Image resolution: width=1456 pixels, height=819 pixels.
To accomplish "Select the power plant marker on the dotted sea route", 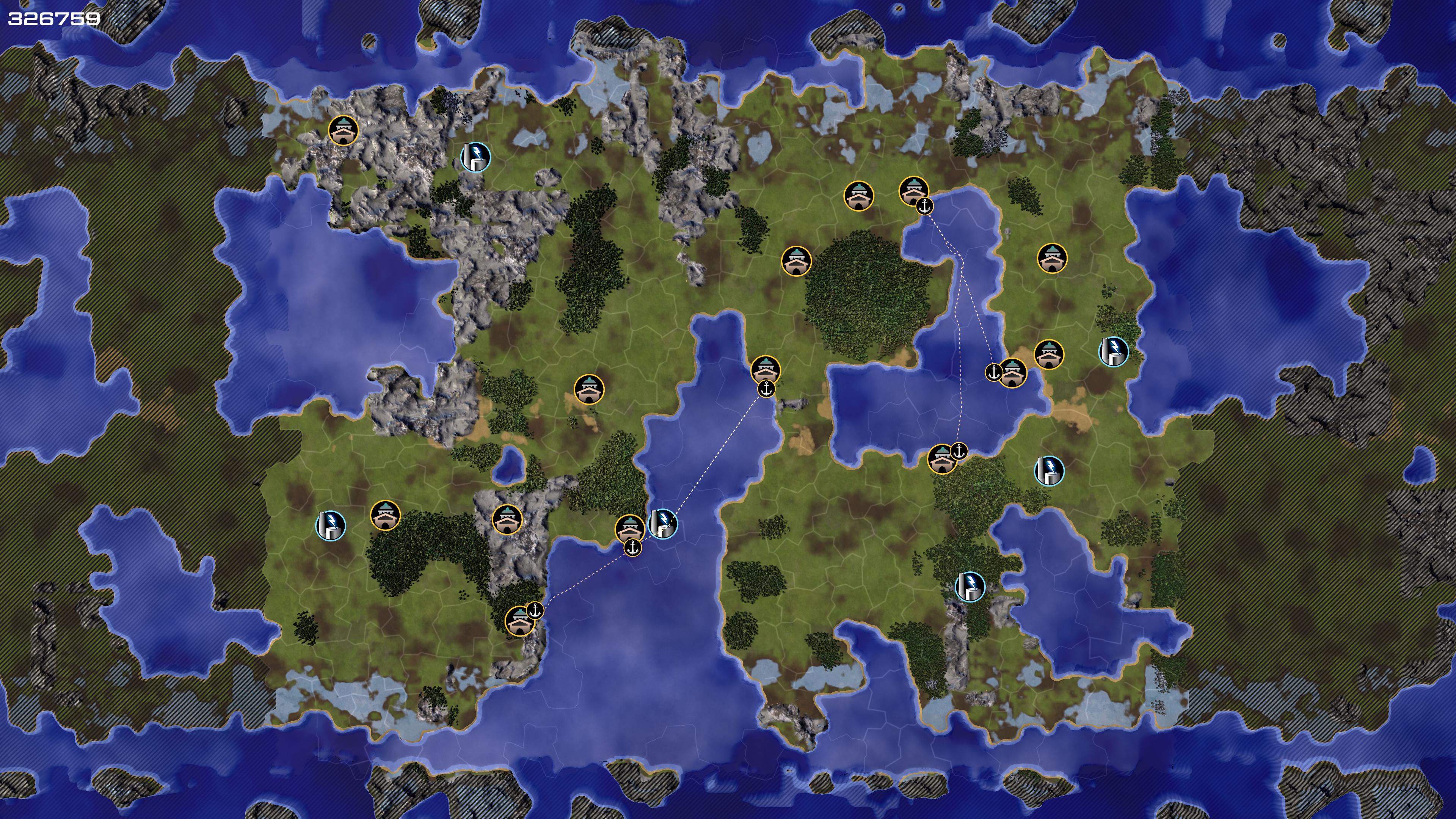I will pyautogui.click(x=662, y=524).
